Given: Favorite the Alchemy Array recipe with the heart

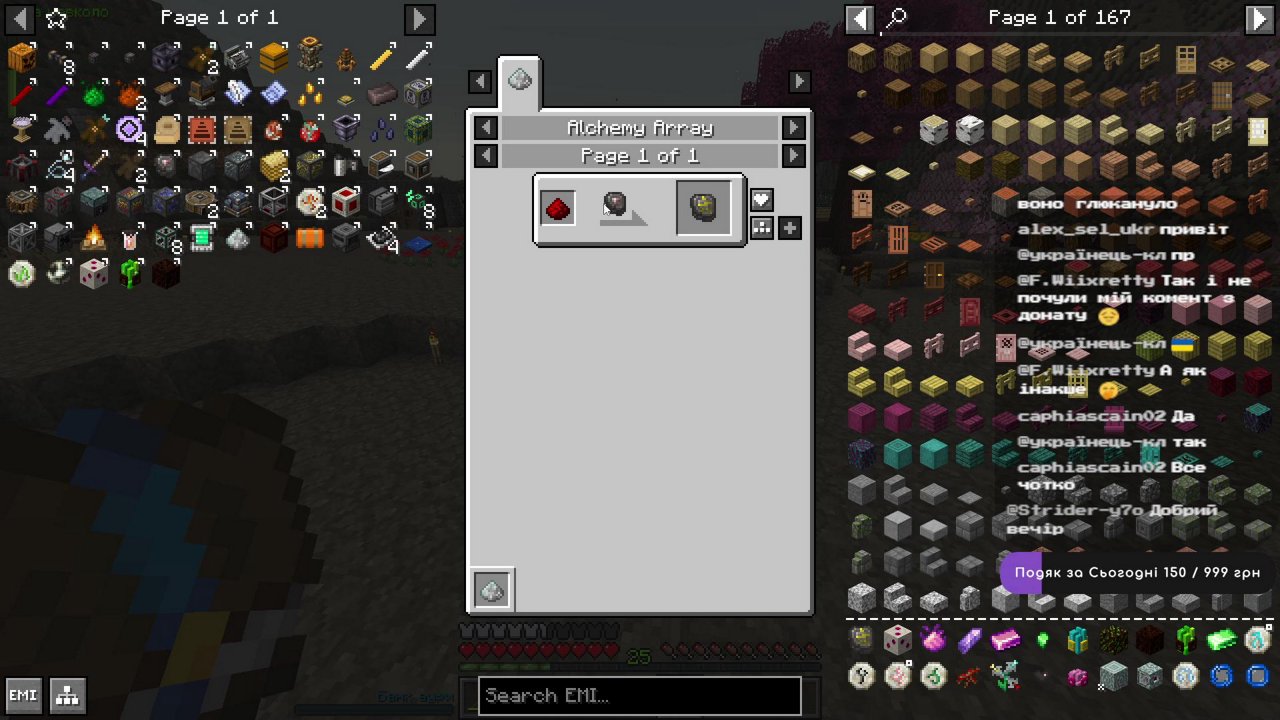Looking at the screenshot, I should tap(761, 200).
